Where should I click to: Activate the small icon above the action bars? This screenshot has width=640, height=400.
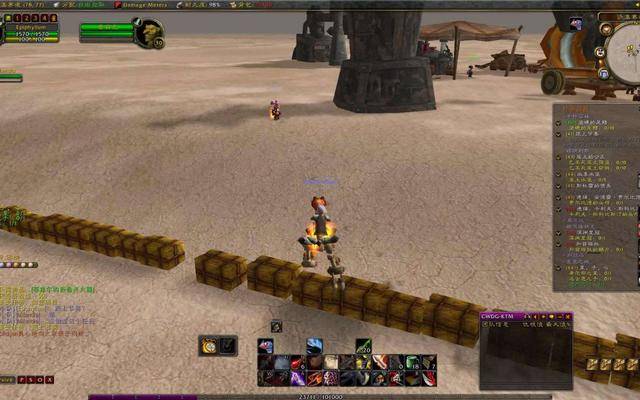[x=276, y=326]
